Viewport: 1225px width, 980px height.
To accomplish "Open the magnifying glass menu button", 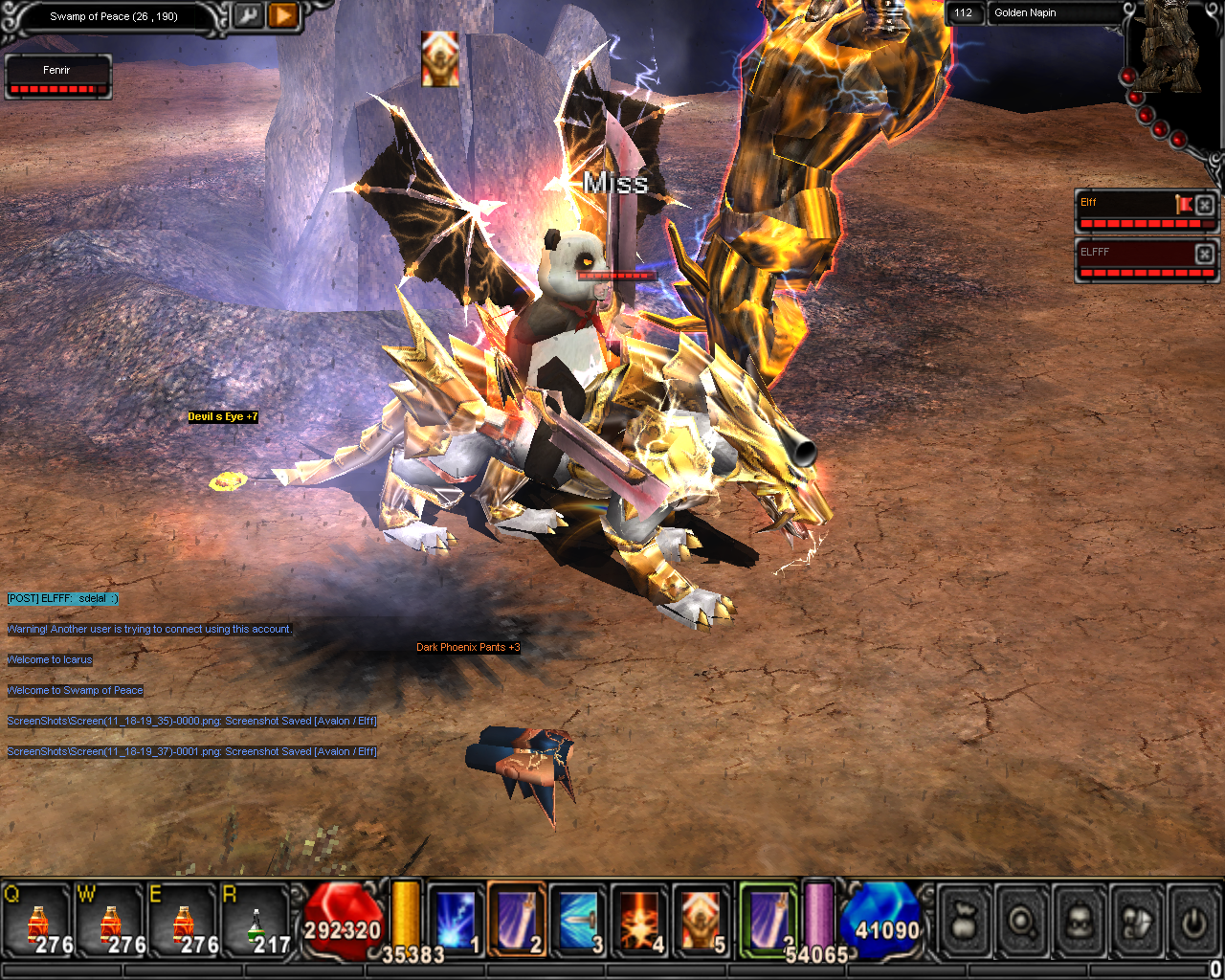I will [1022, 922].
